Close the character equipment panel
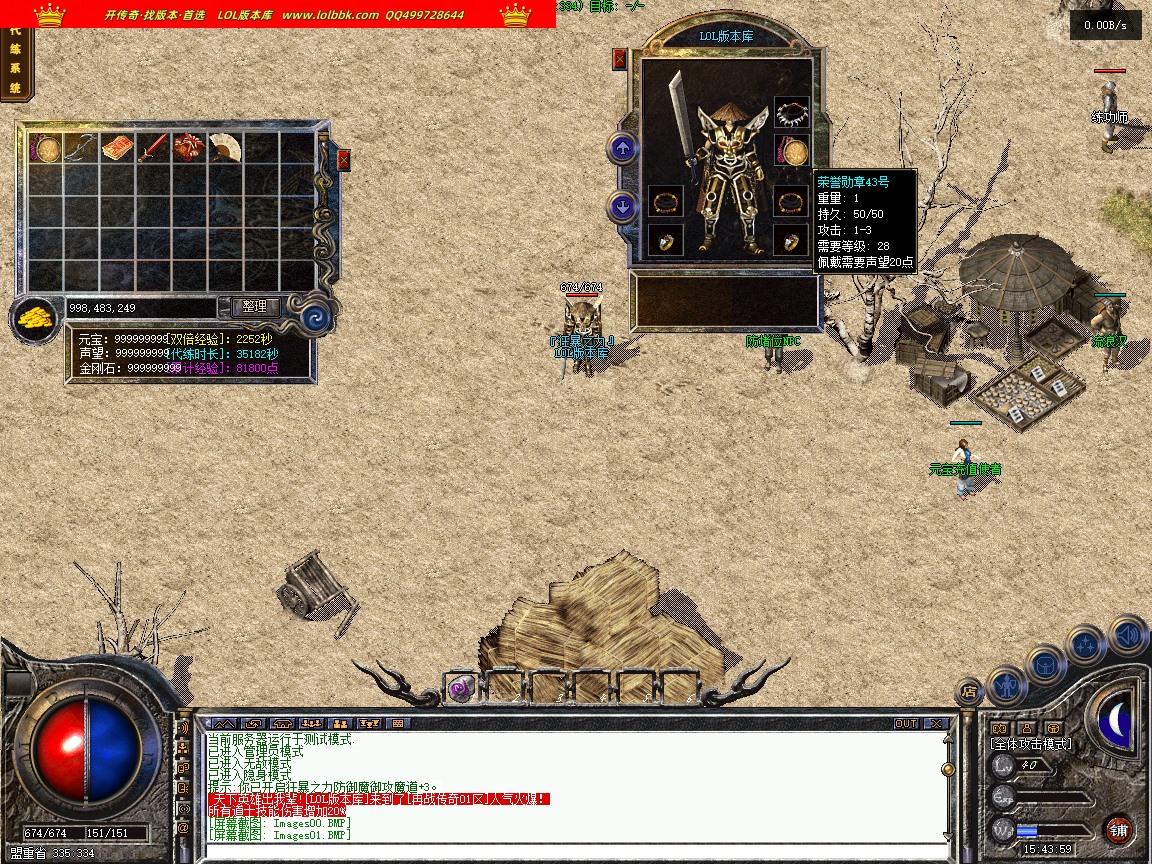1152x864 pixels. point(619,59)
